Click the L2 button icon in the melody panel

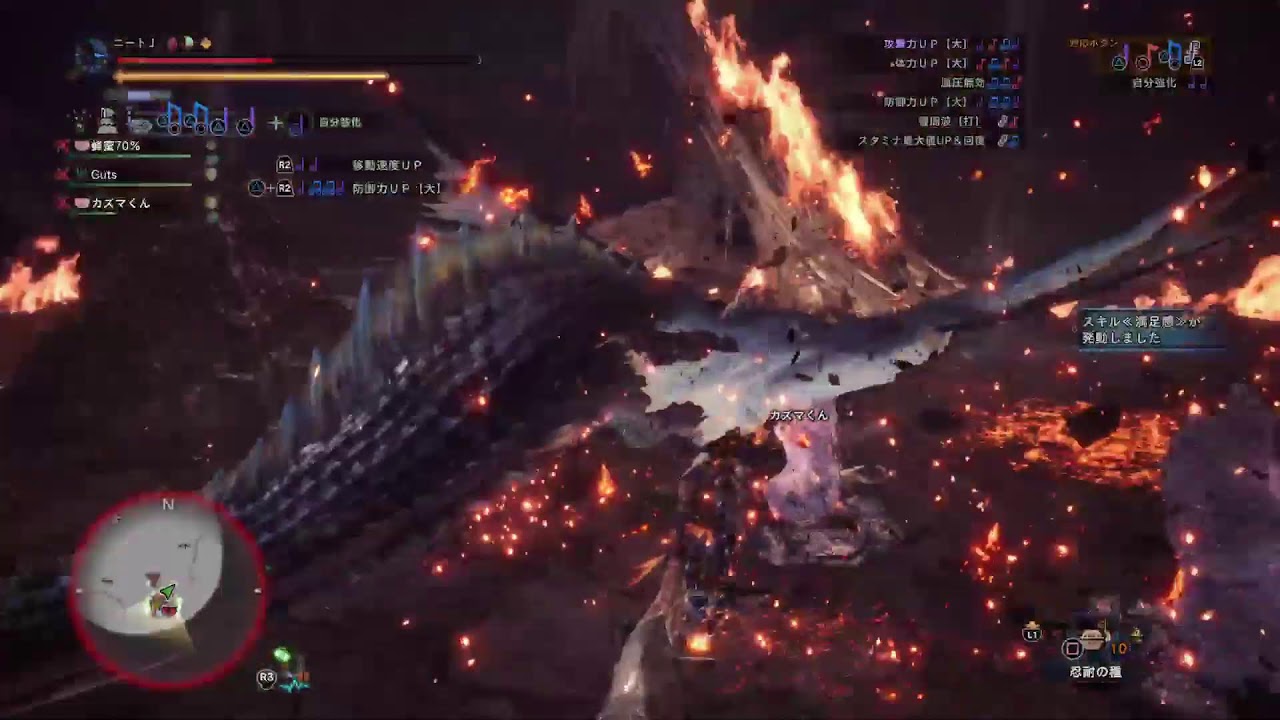pyautogui.click(x=1196, y=61)
